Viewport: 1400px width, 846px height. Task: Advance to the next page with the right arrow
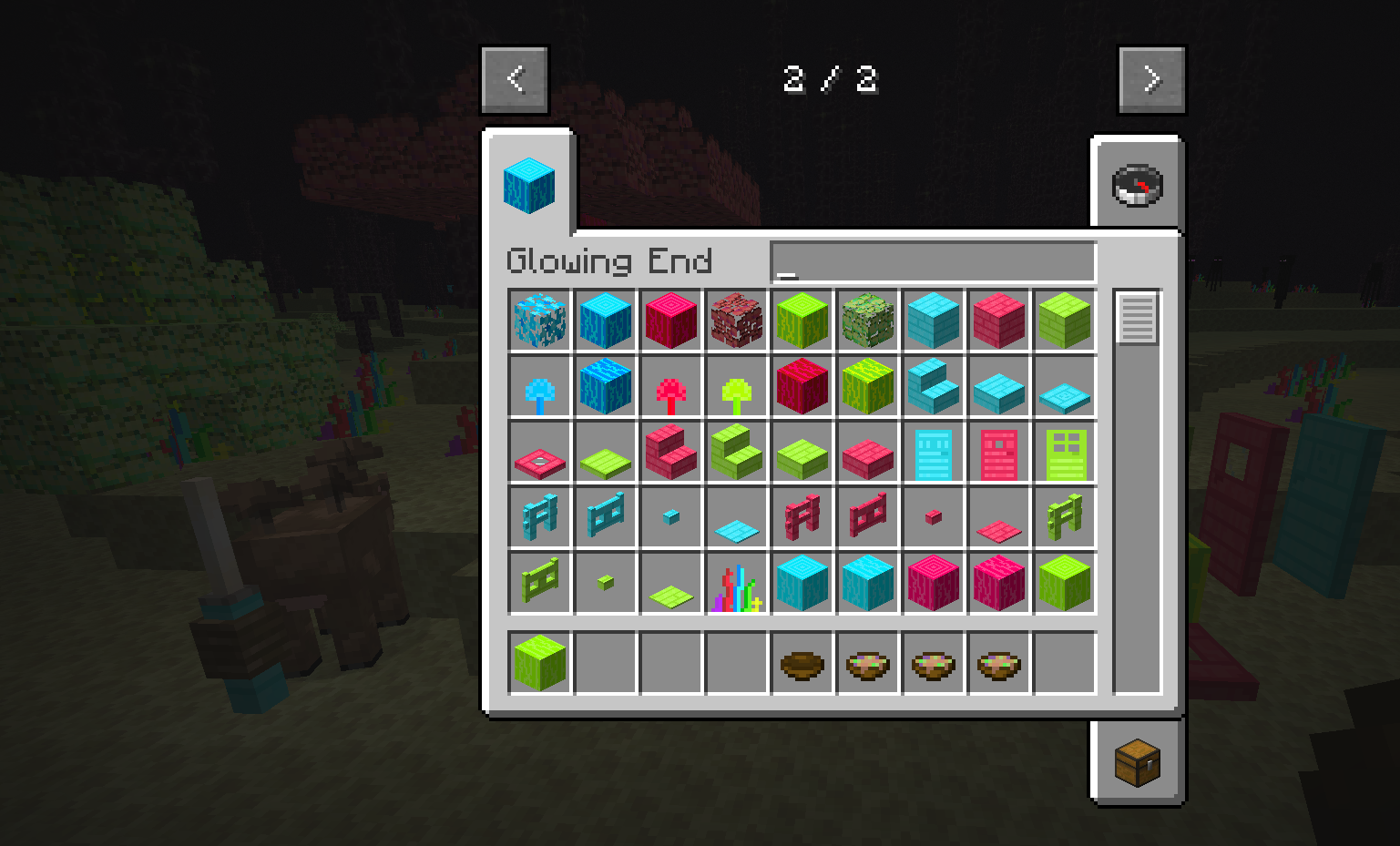1152,78
